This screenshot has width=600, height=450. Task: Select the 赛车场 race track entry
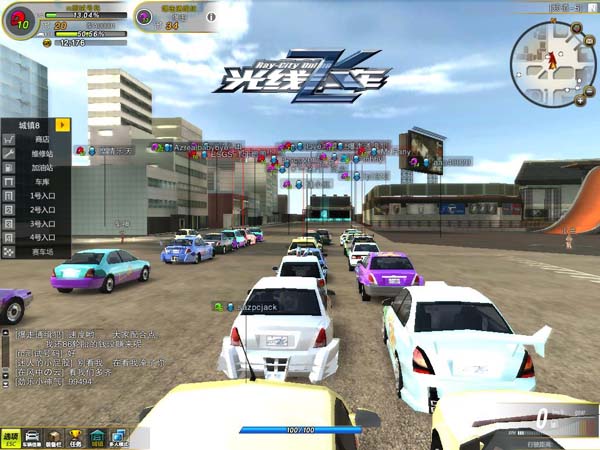pos(41,252)
